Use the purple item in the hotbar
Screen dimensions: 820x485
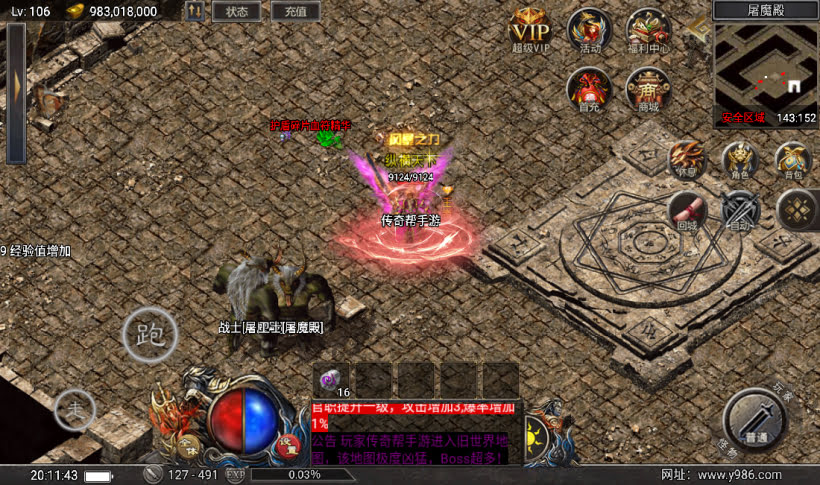331,379
